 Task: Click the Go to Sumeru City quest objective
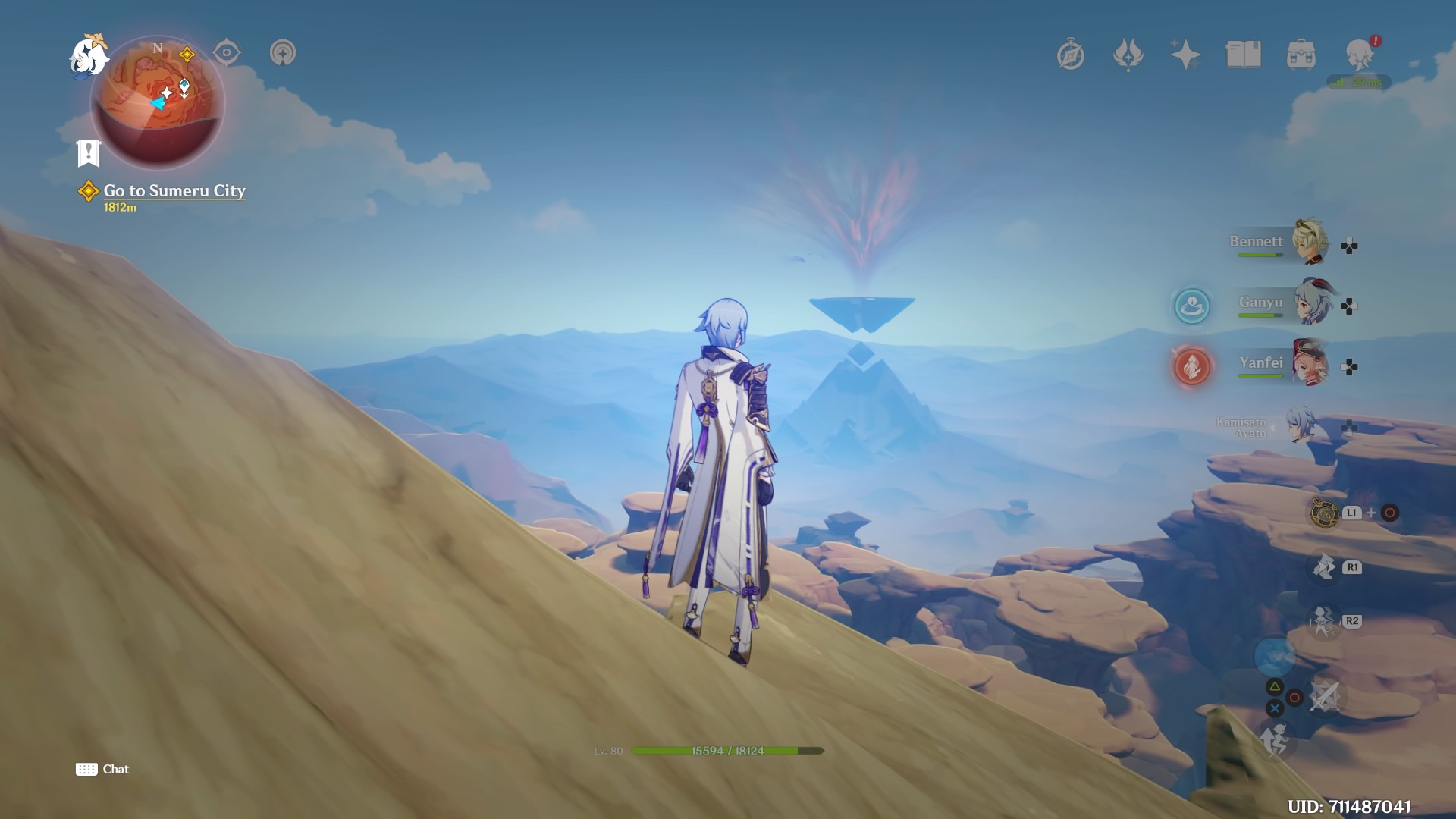(x=174, y=191)
